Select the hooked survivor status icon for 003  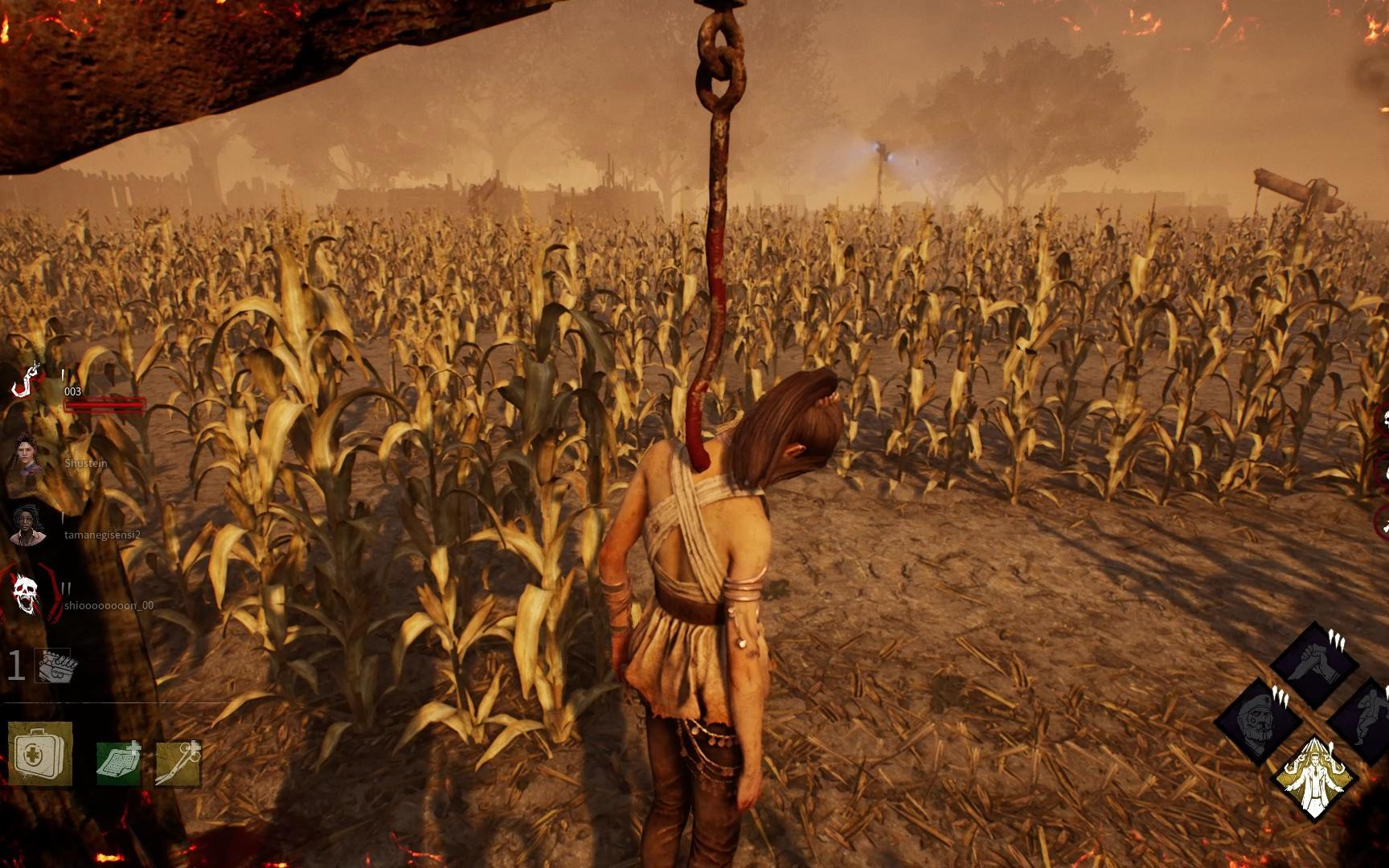(x=26, y=383)
